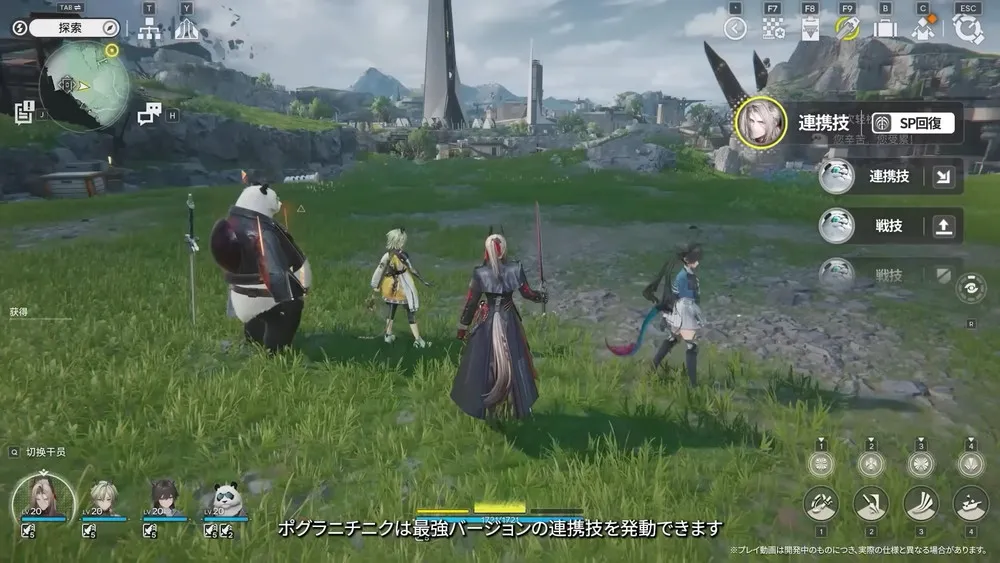Image resolution: width=1000 pixels, height=563 pixels.
Task: Open the quest log document icon
Action: coord(25,111)
